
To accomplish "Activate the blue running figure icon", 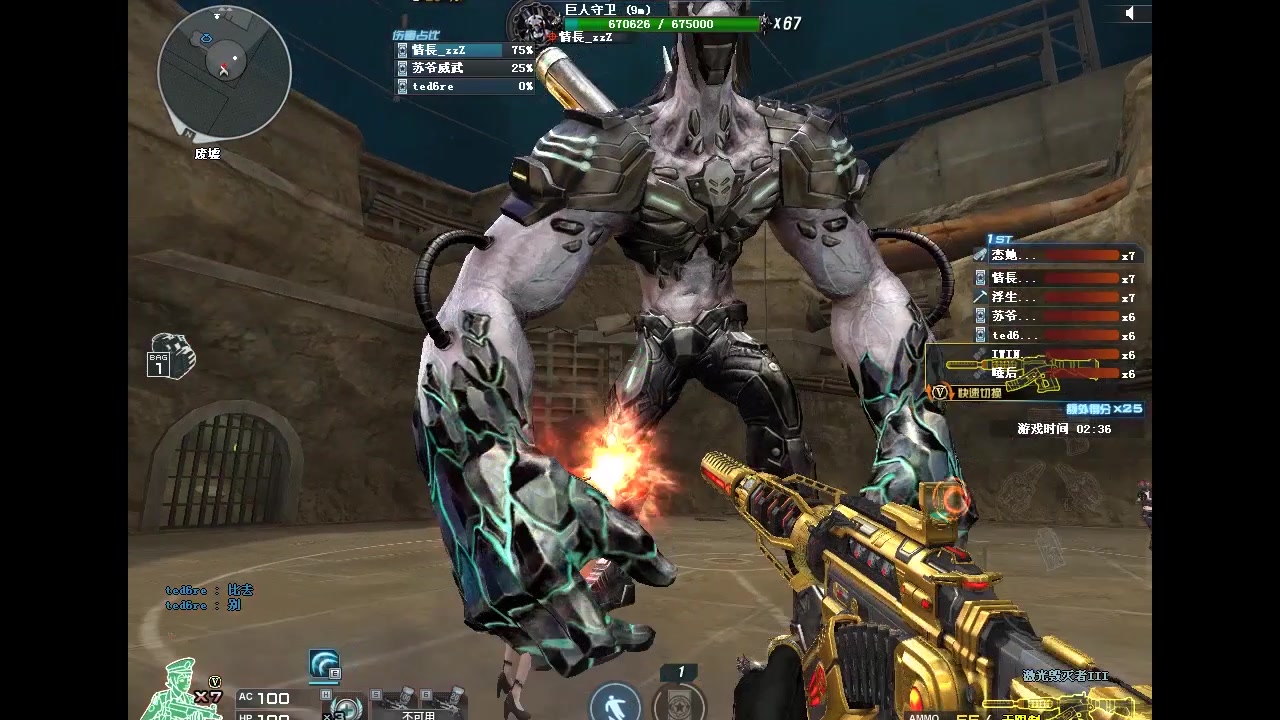I will pos(614,702).
